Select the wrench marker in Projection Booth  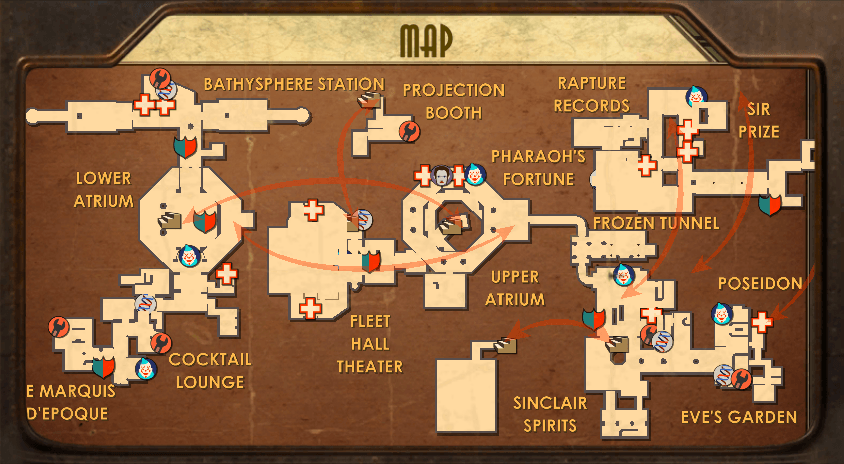click(x=408, y=129)
